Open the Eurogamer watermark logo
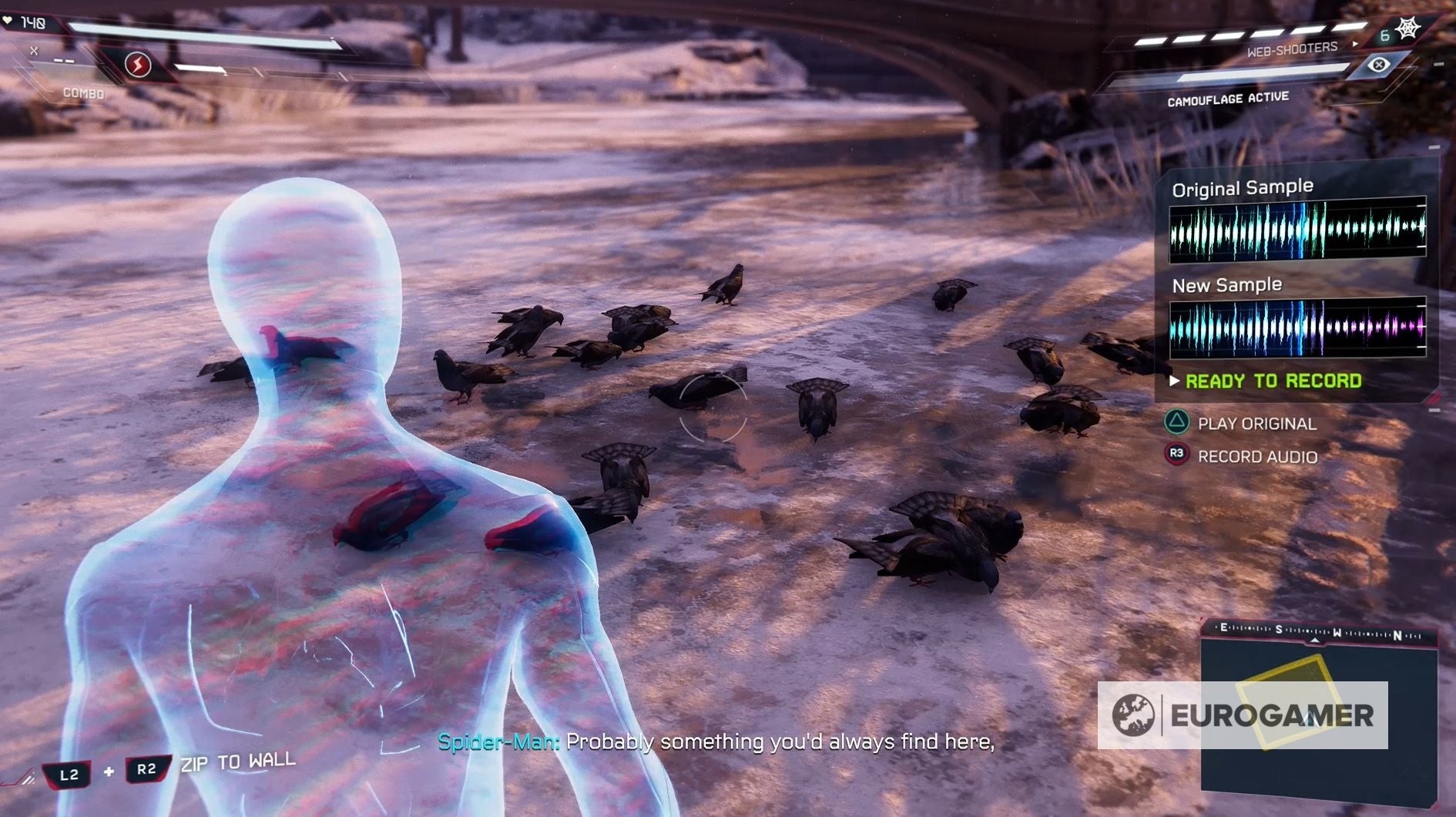This screenshot has width=1456, height=817. point(1243,715)
